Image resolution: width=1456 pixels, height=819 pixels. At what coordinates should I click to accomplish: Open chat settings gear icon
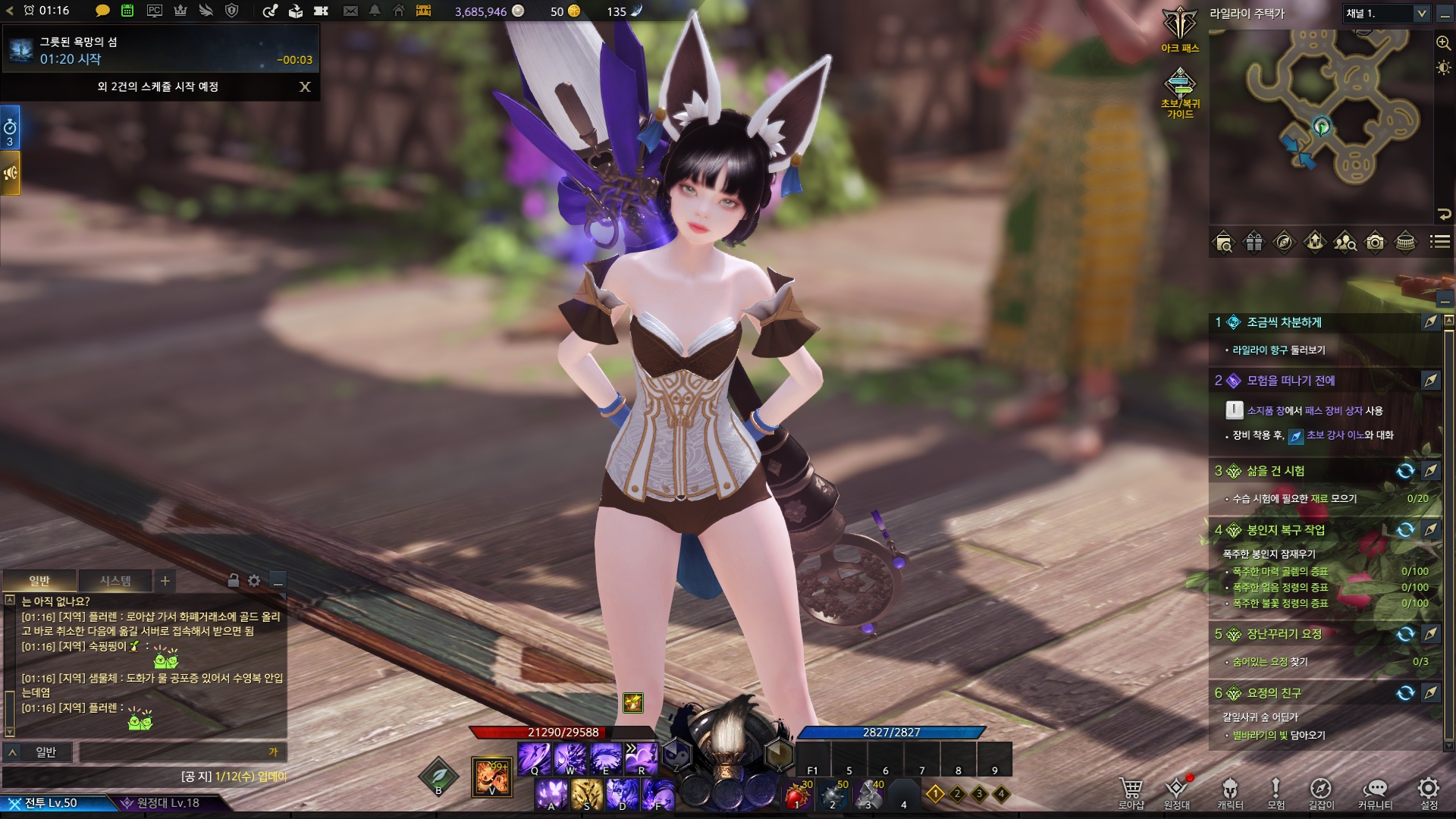point(254,581)
